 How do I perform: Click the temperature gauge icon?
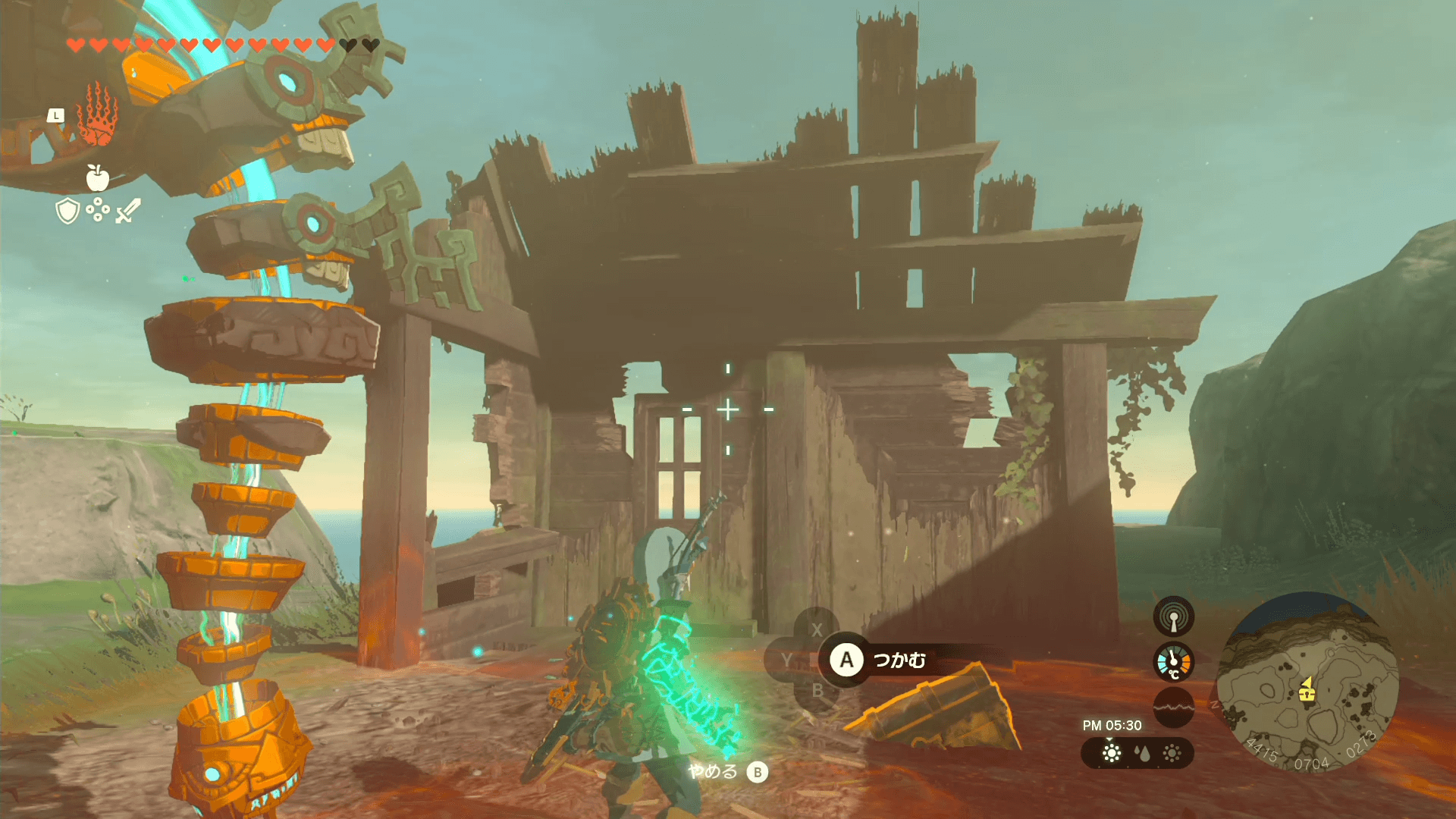1173,662
